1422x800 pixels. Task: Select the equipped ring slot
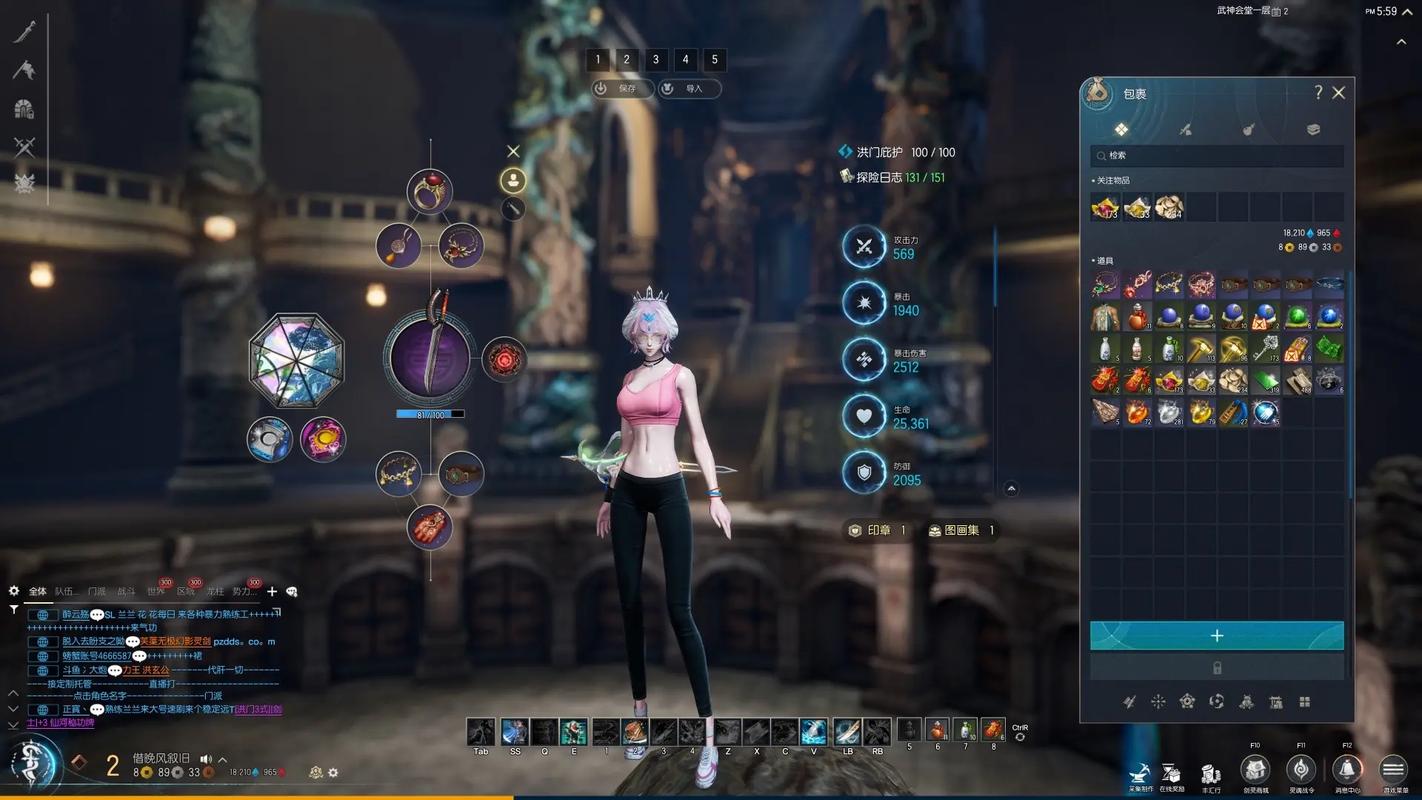[430, 191]
